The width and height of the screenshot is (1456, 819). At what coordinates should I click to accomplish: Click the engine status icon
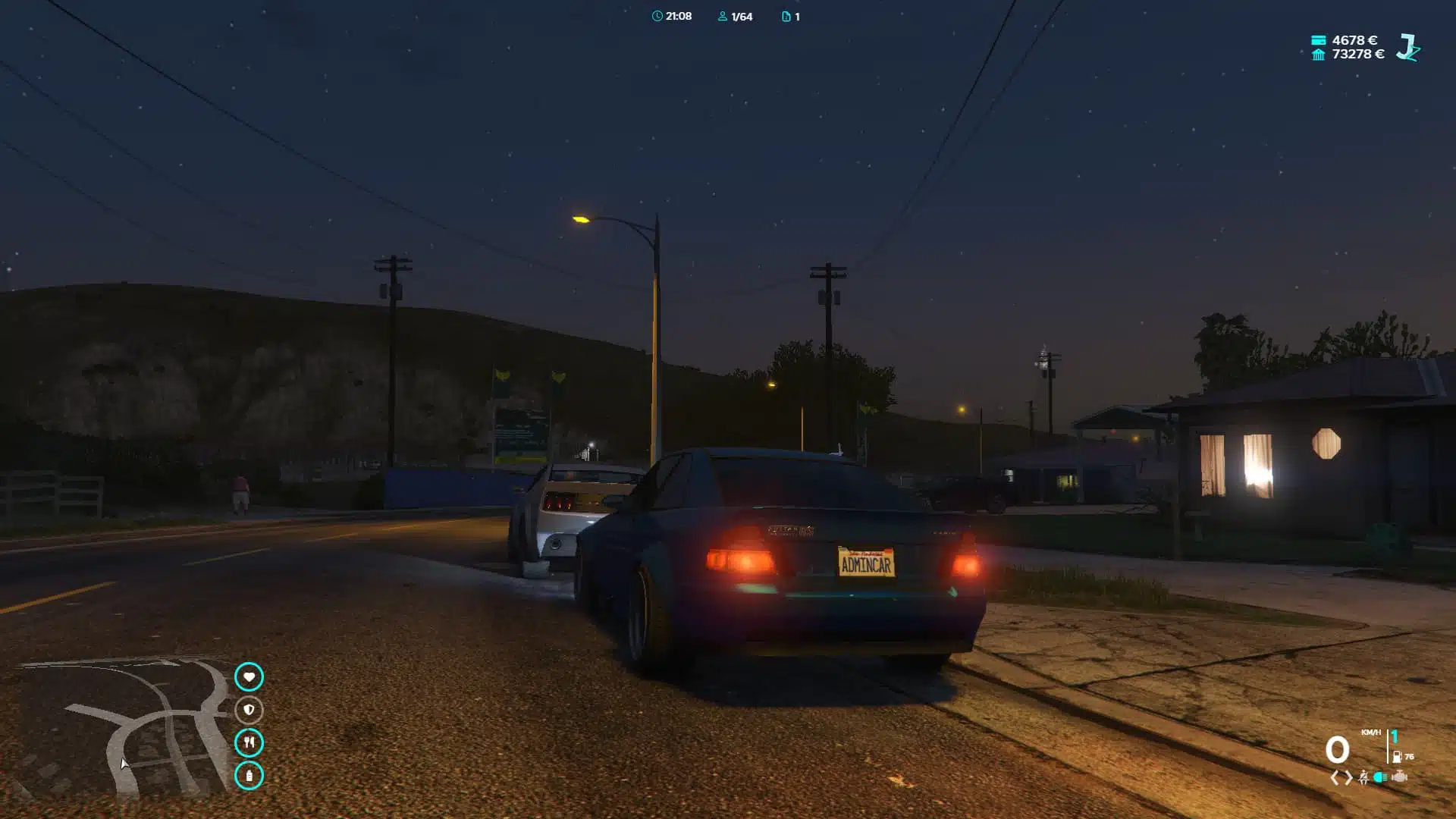pos(1400,777)
